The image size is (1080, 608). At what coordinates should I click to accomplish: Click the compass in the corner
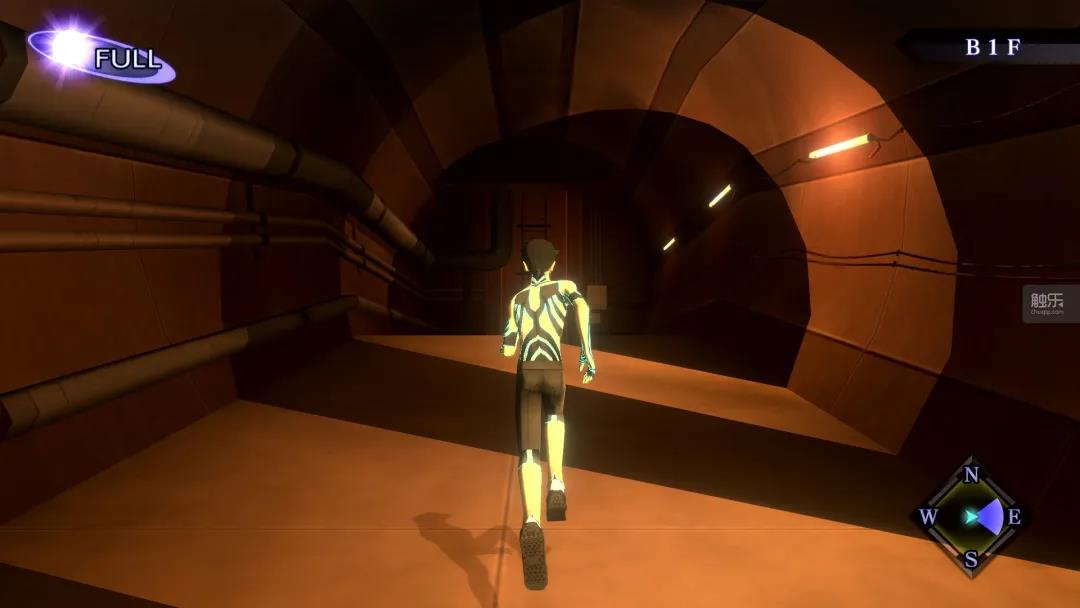pyautogui.click(x=970, y=516)
